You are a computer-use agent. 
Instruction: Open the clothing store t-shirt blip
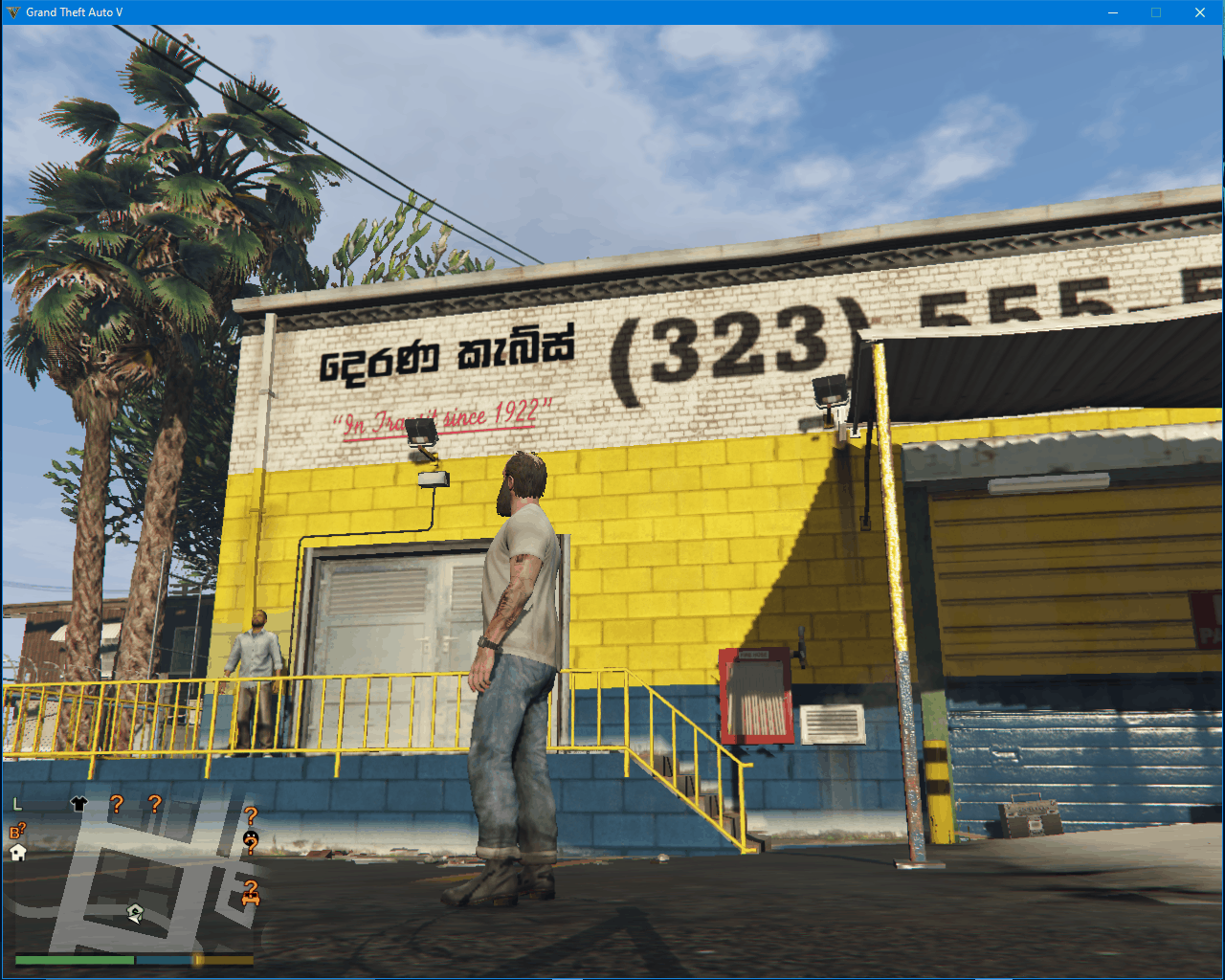coord(79,803)
